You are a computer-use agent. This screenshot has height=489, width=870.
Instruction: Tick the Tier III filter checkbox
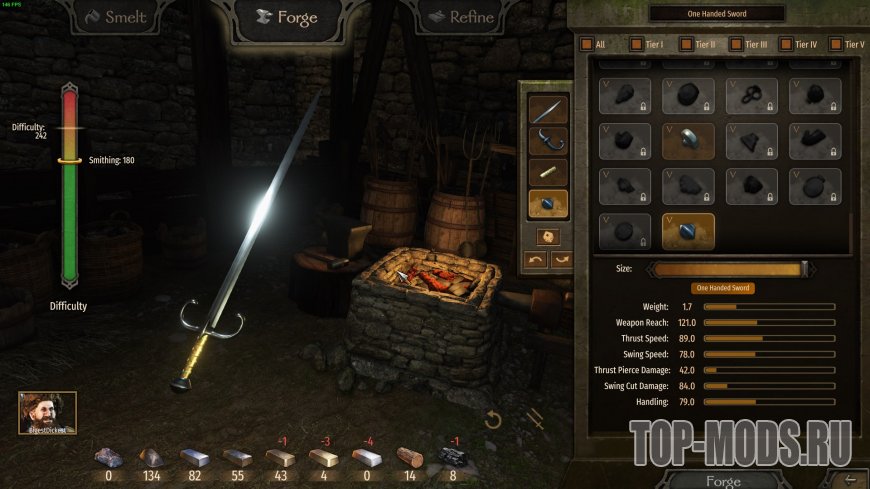(x=736, y=45)
